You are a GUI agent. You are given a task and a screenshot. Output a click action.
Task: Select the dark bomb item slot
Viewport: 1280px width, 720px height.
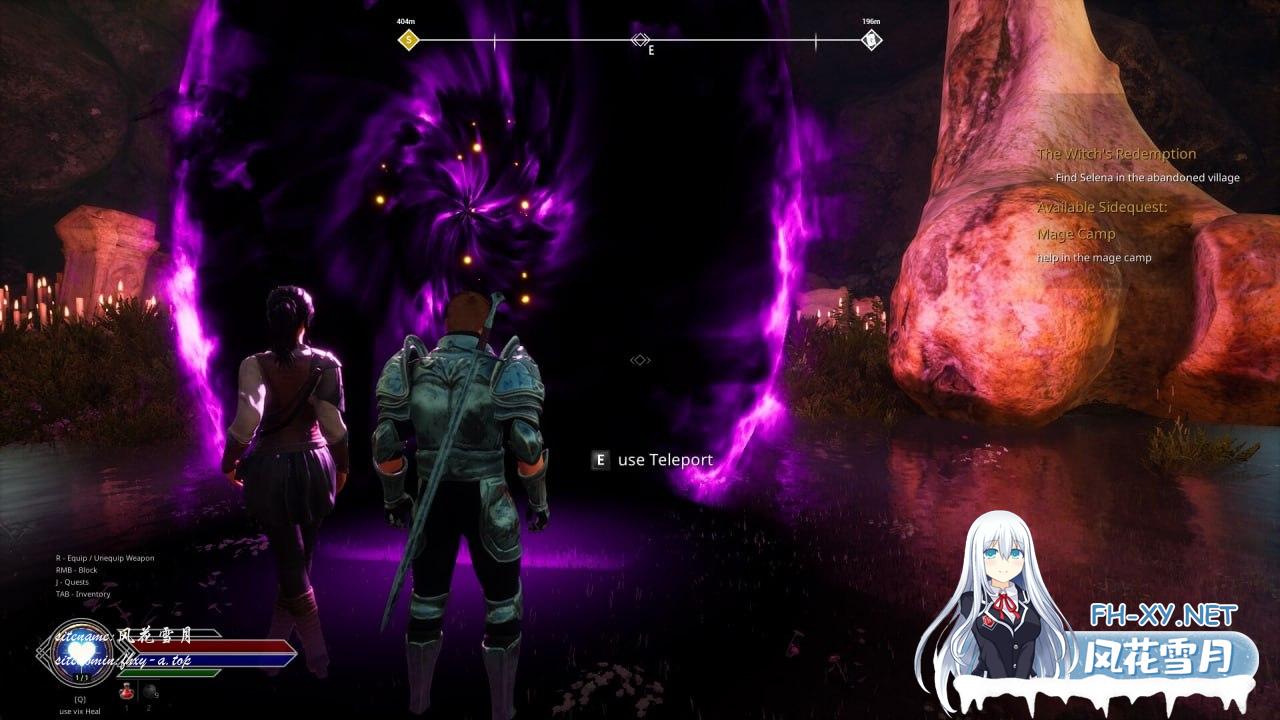point(150,691)
